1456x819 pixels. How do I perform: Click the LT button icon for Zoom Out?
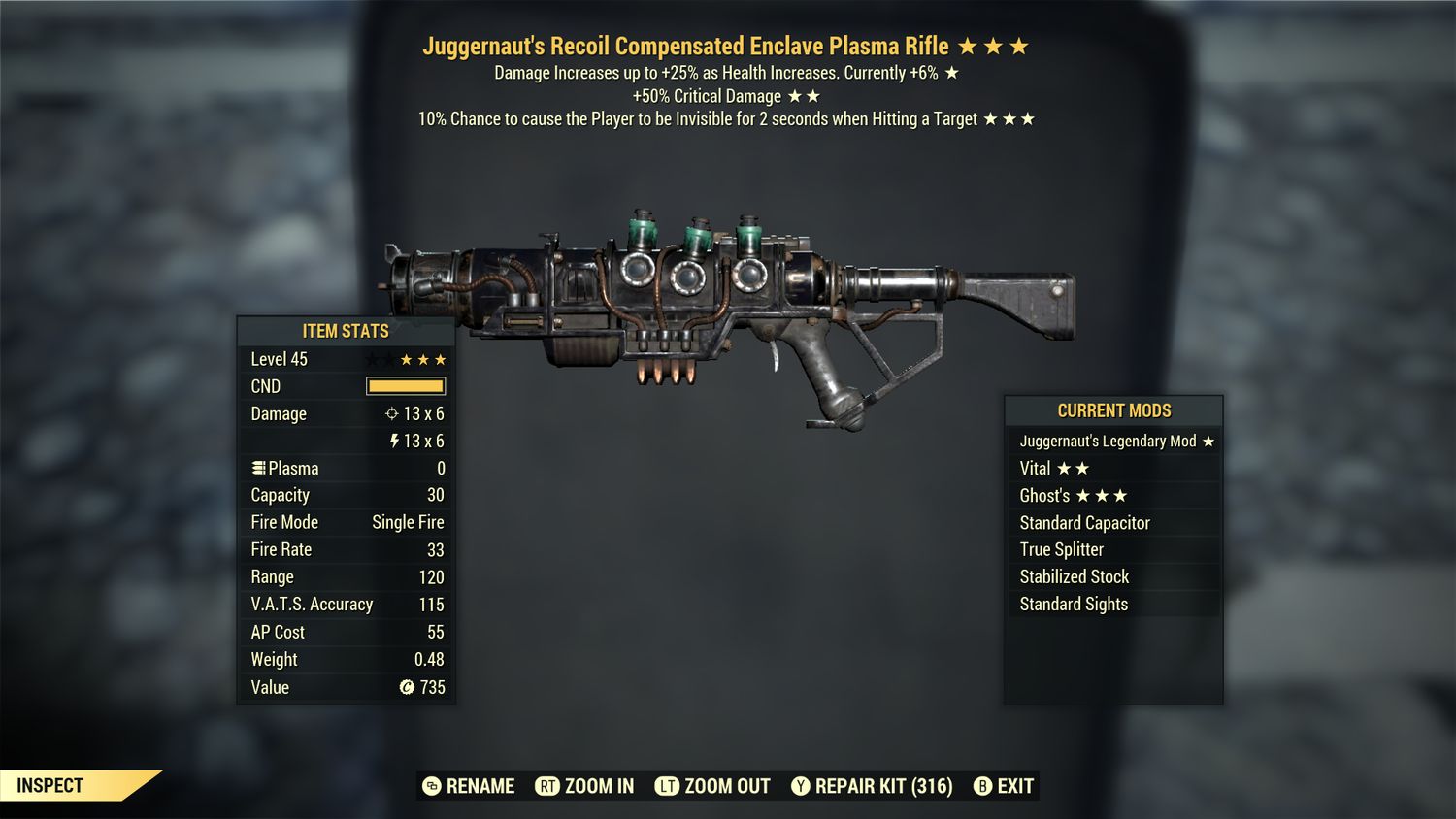click(x=669, y=786)
